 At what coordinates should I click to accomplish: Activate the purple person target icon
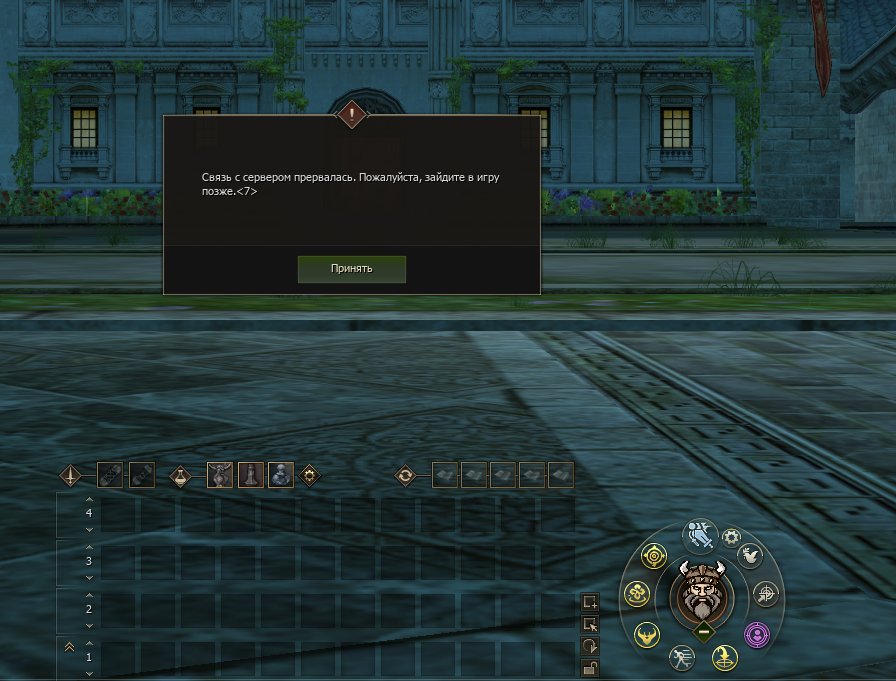tap(757, 633)
